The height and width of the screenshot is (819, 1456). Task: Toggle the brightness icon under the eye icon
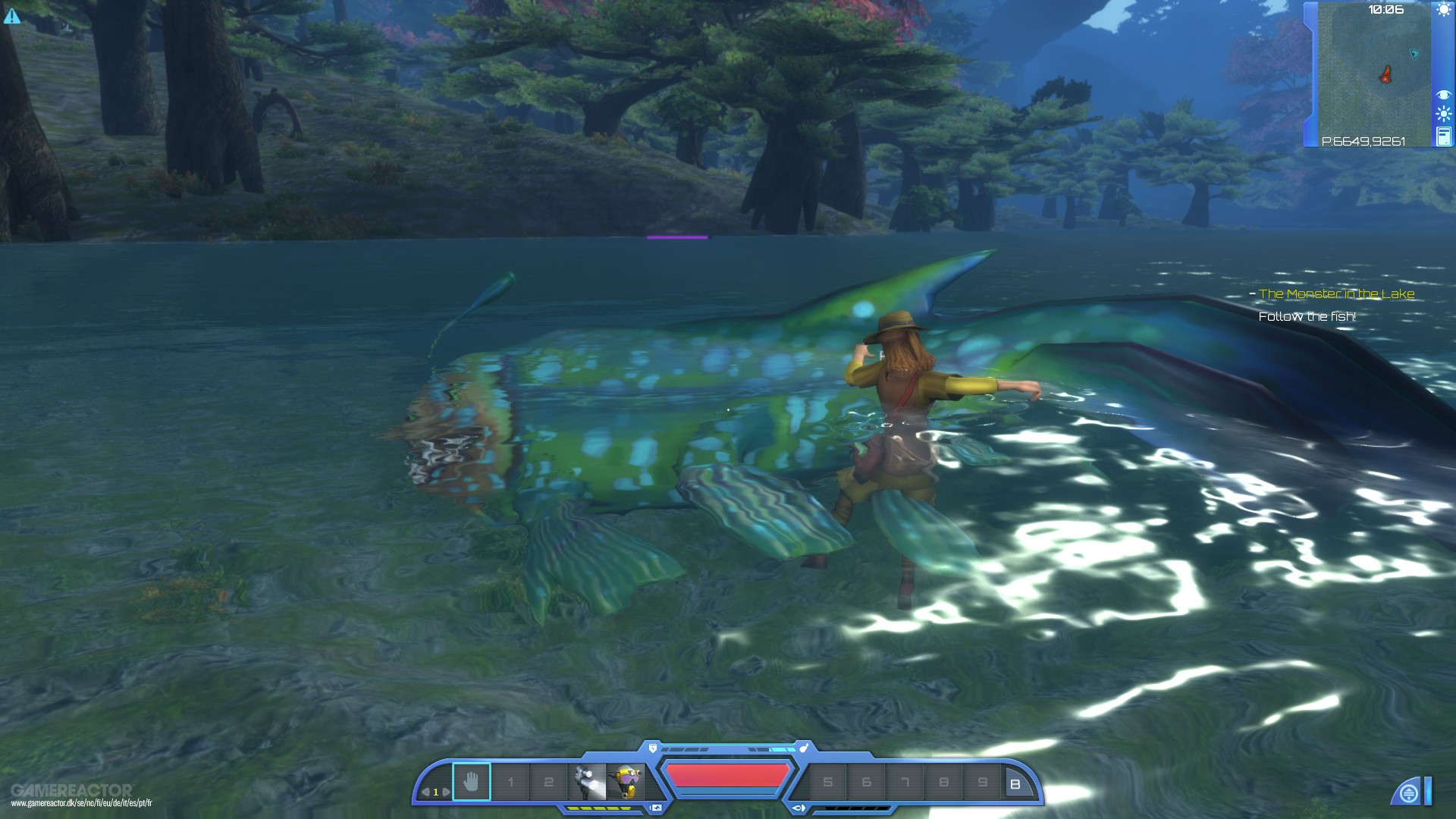1443,112
